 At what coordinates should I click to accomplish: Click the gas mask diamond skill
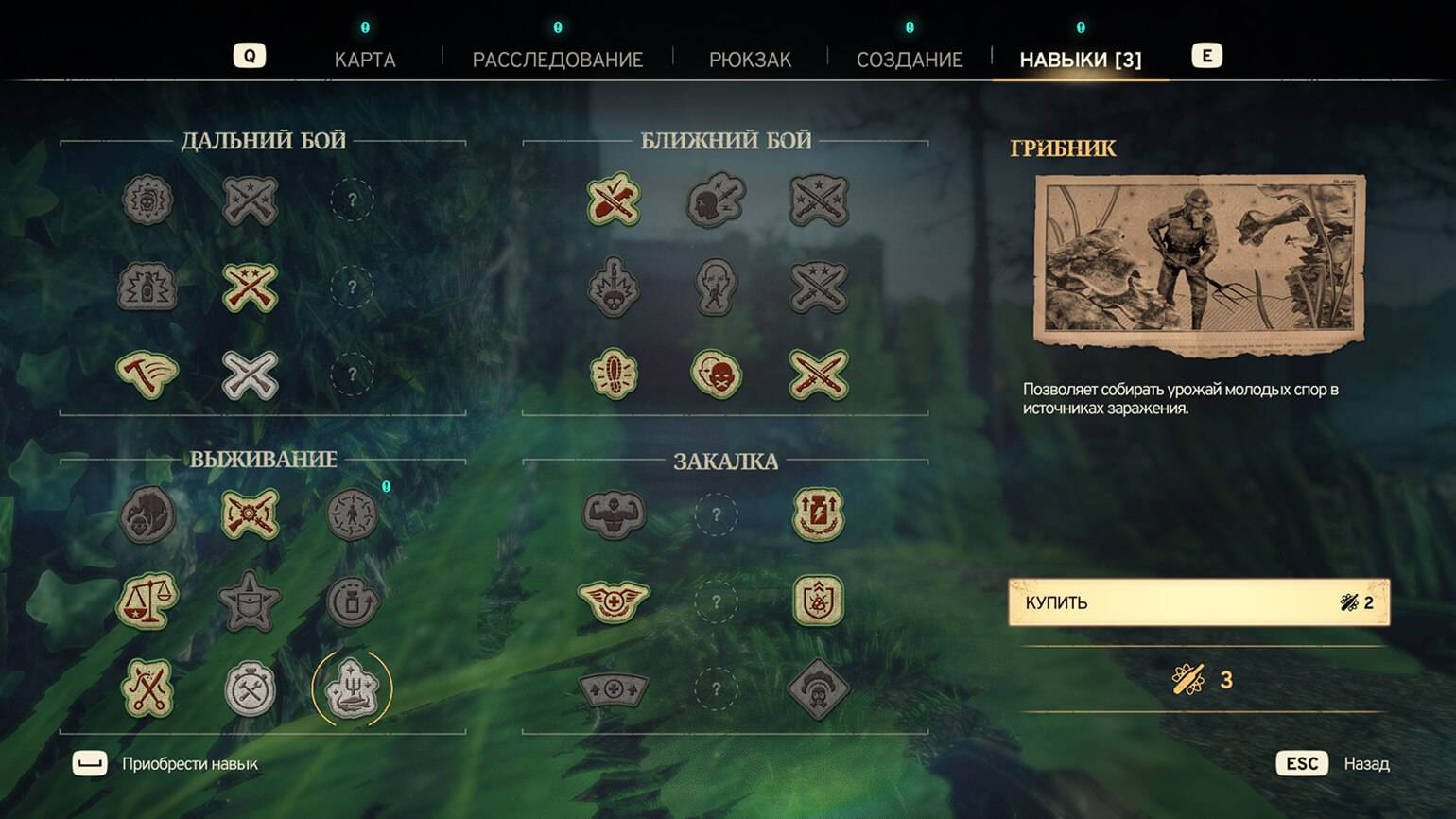coord(818,688)
